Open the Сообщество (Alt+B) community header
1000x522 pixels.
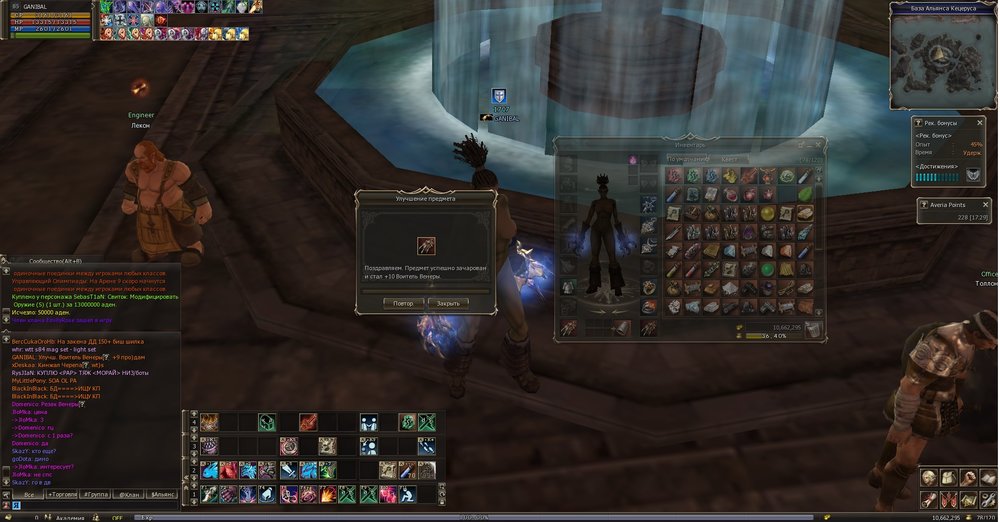(x=60, y=262)
